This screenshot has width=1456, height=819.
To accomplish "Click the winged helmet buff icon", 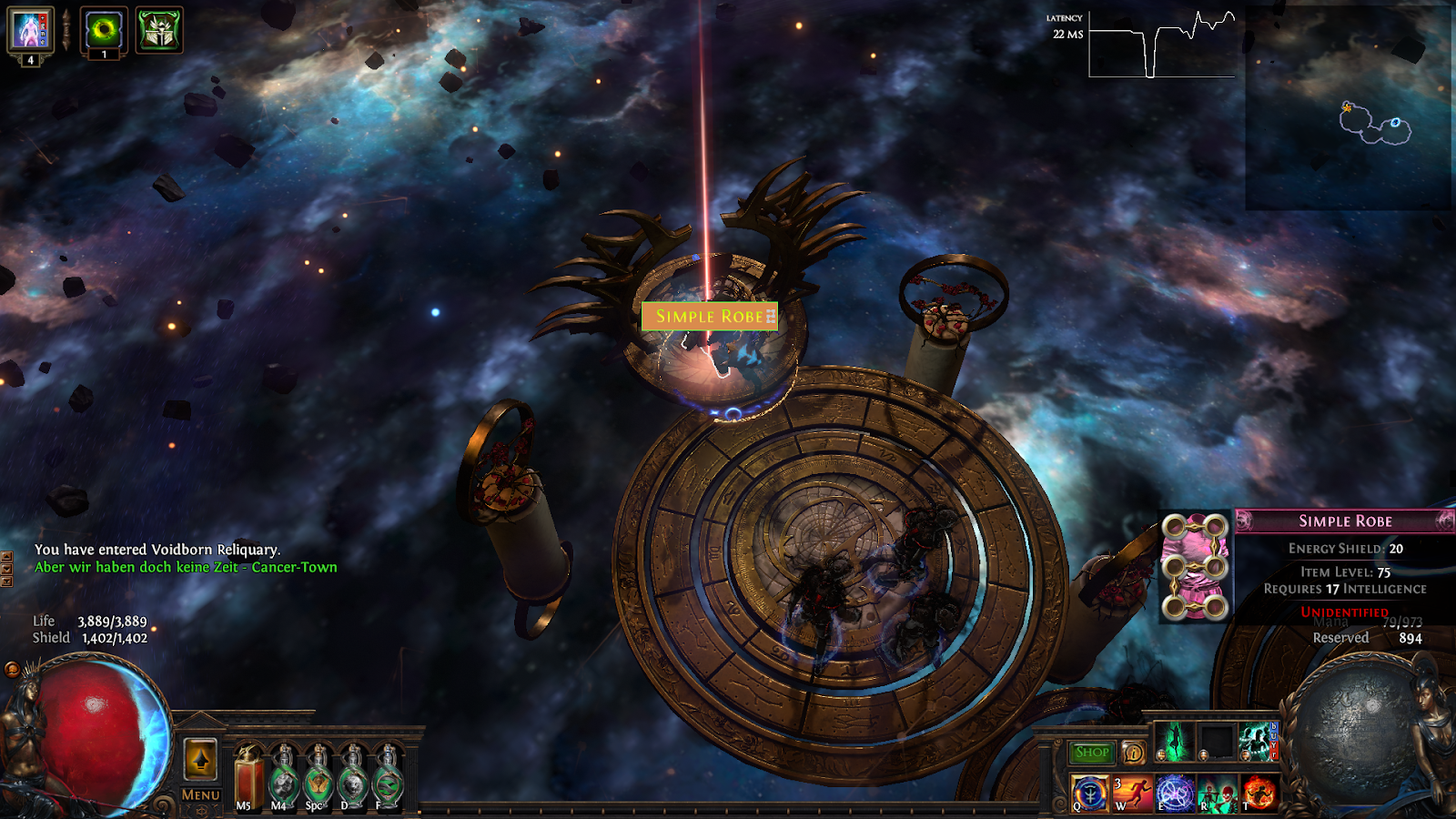I will coord(159,30).
